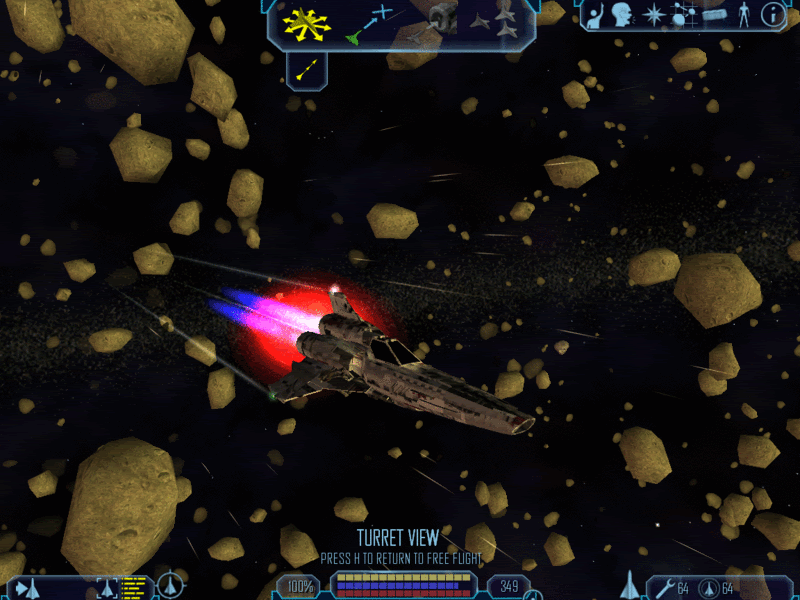Click the wrench repair icon
Screen dimensions: 800x600
click(663, 587)
